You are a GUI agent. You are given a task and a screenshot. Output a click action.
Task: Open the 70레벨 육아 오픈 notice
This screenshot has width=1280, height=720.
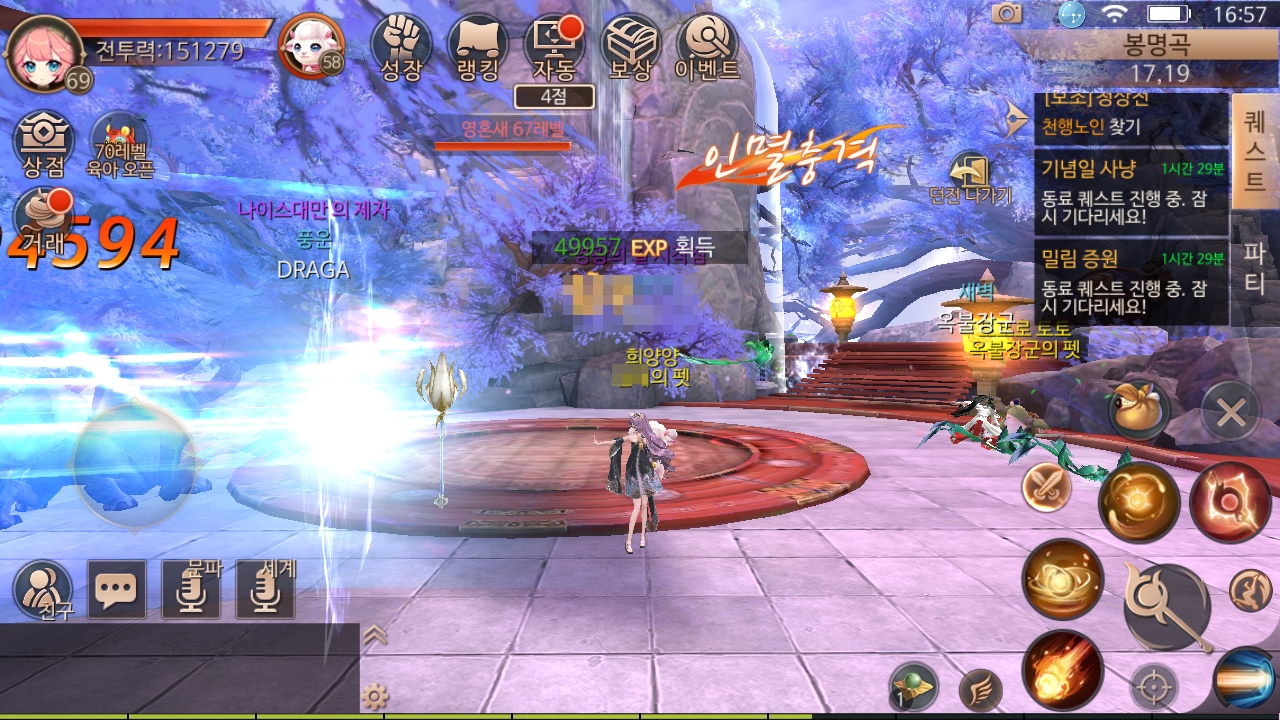[x=120, y=144]
